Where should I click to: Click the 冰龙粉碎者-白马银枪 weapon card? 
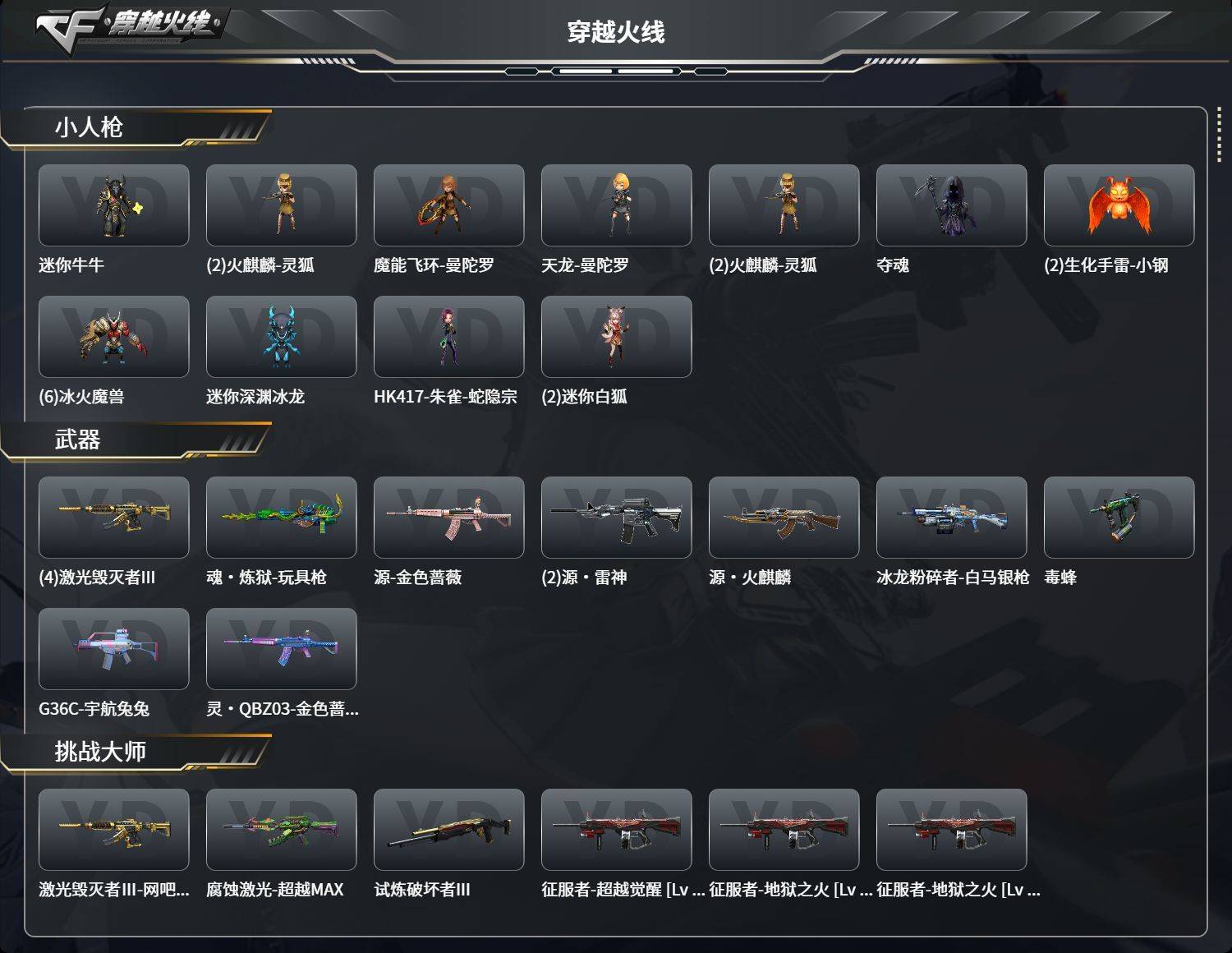coord(952,518)
